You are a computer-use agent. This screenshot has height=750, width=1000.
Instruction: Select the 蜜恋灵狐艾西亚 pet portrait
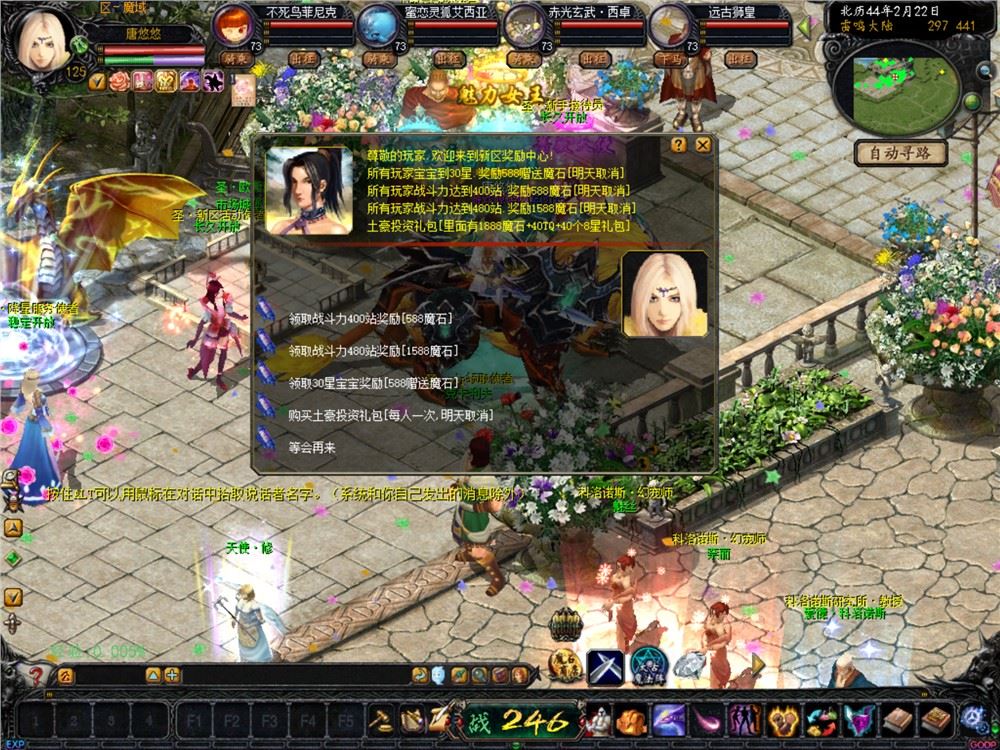click(x=377, y=25)
